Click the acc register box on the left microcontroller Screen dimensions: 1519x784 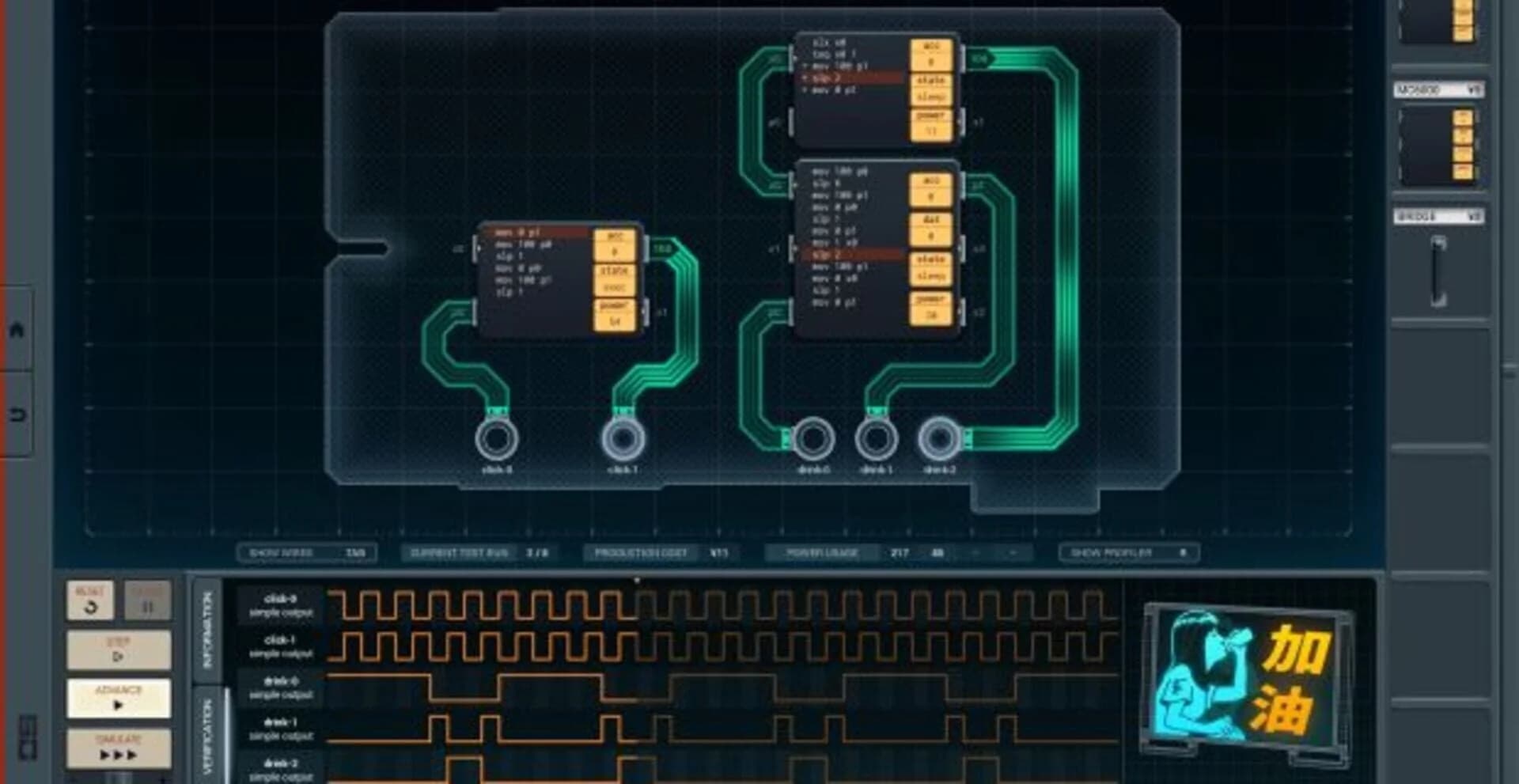click(614, 244)
